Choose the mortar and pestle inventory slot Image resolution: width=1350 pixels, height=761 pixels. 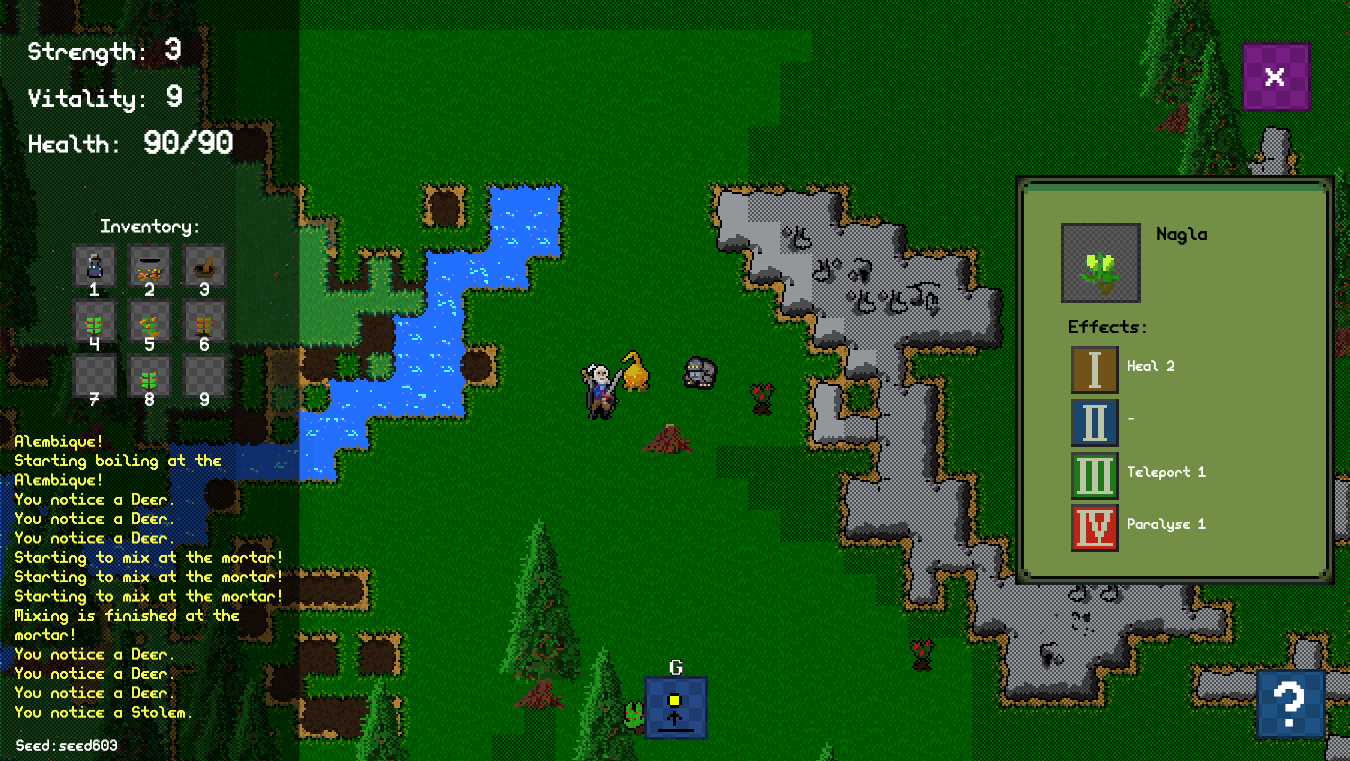tap(205, 266)
